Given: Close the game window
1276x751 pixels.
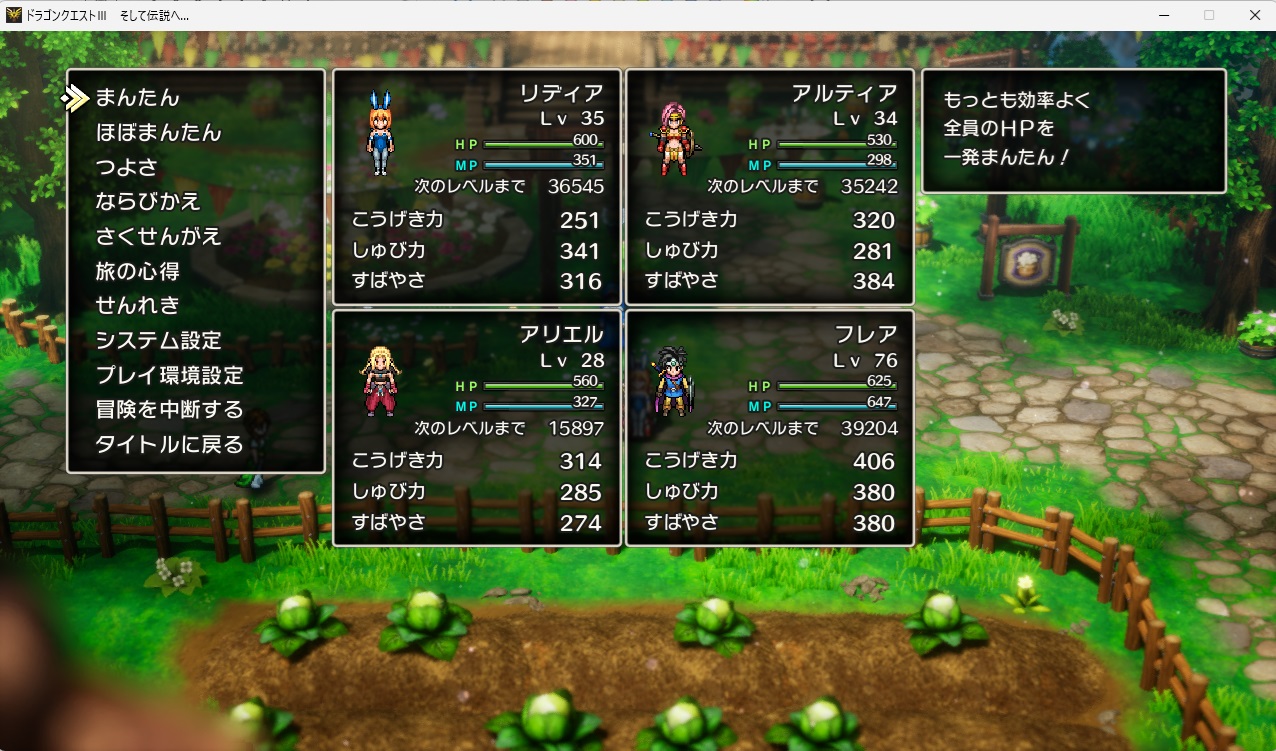Looking at the screenshot, I should (1254, 15).
